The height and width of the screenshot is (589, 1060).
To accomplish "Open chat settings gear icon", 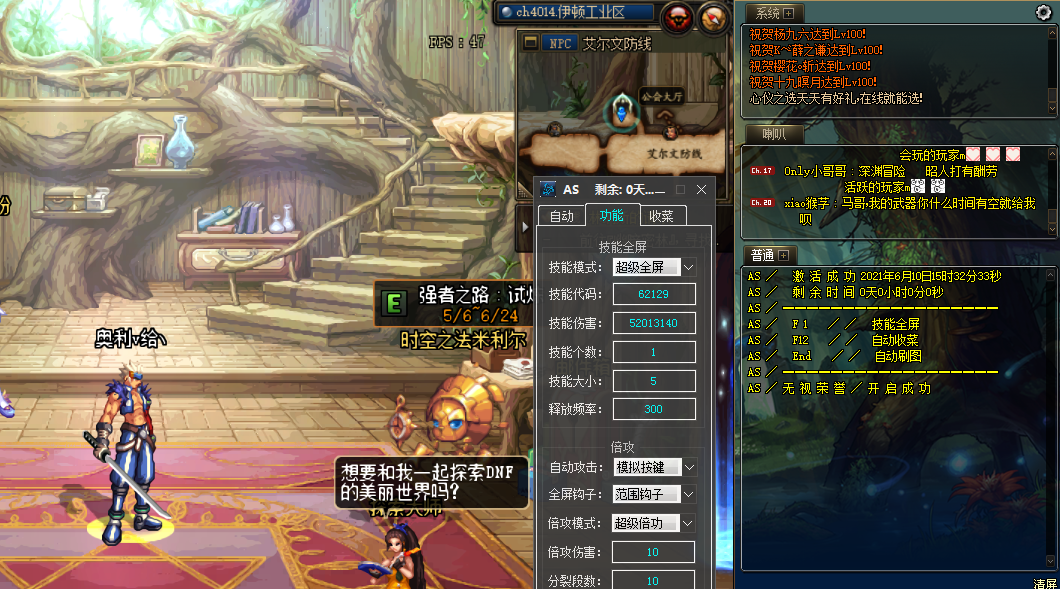I will click(1043, 13).
